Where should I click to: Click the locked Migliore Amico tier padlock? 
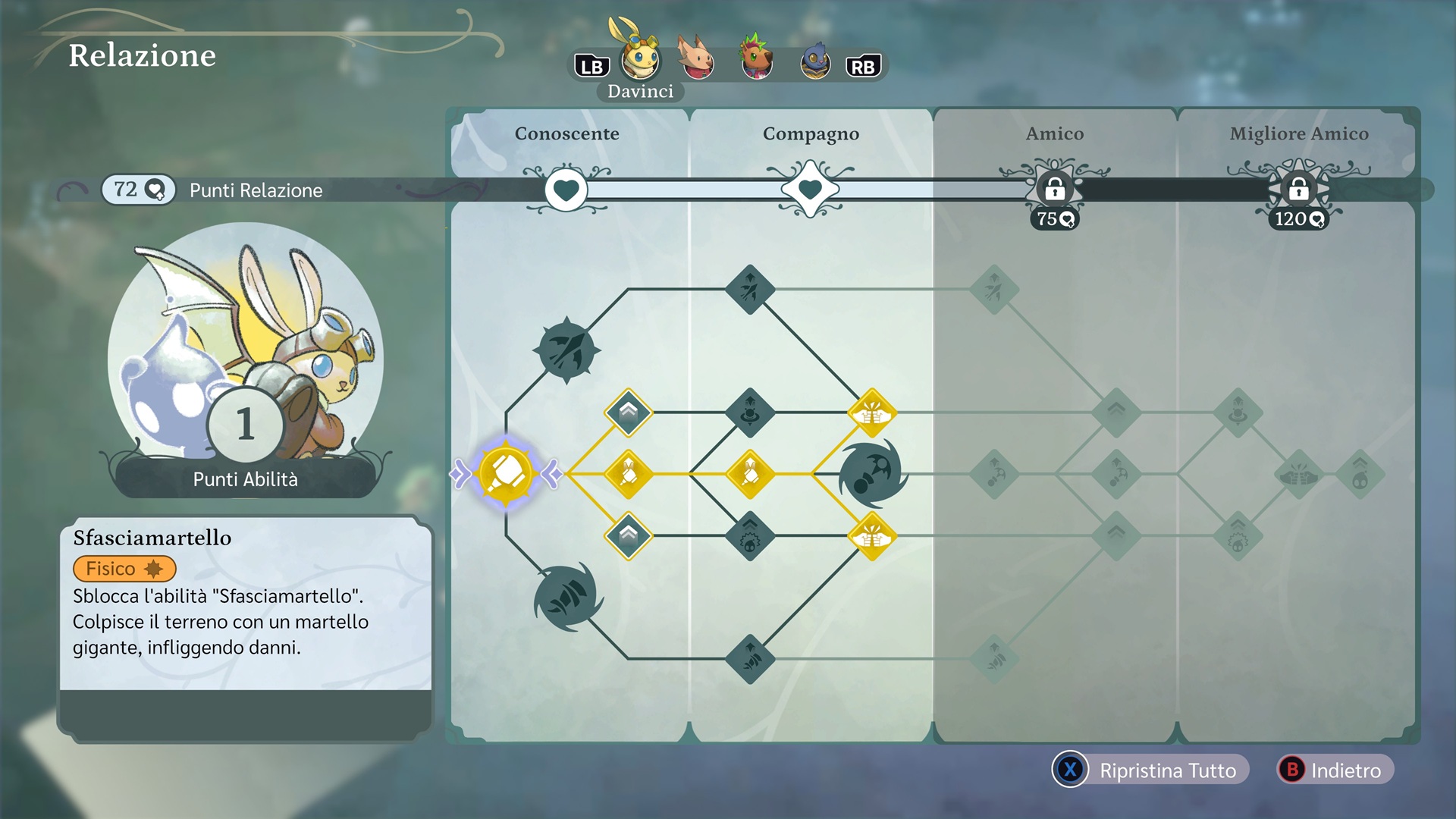tap(1298, 190)
